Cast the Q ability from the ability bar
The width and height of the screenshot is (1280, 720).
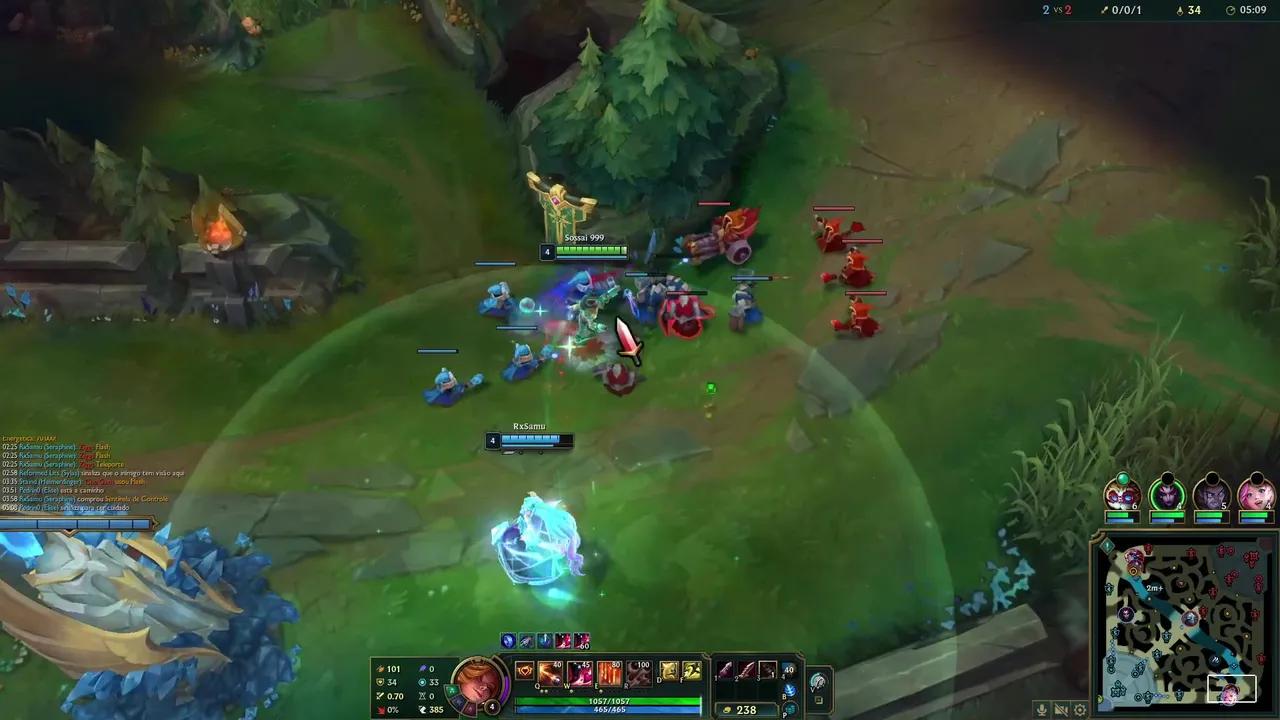pos(549,674)
